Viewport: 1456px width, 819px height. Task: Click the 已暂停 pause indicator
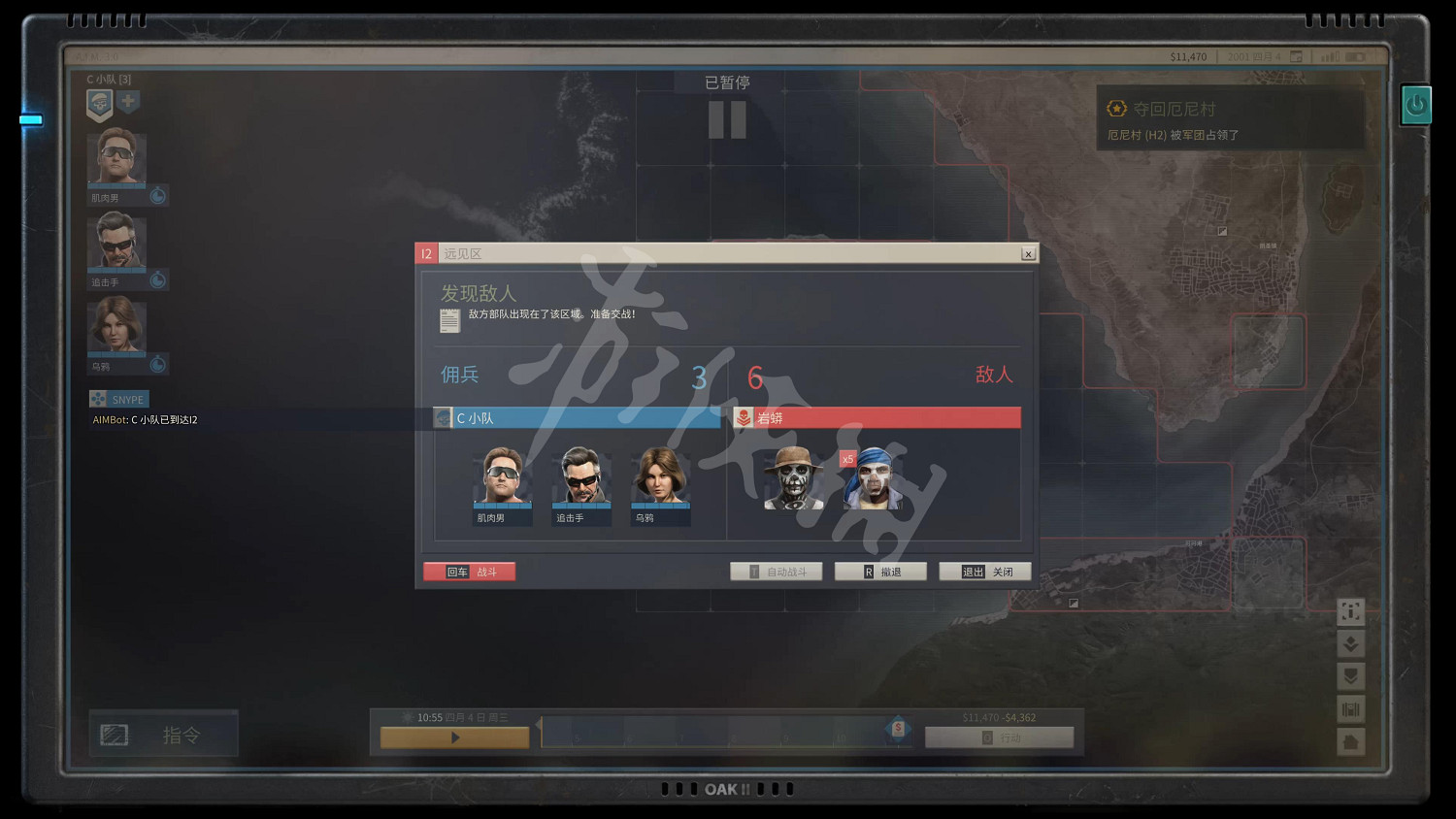(727, 82)
